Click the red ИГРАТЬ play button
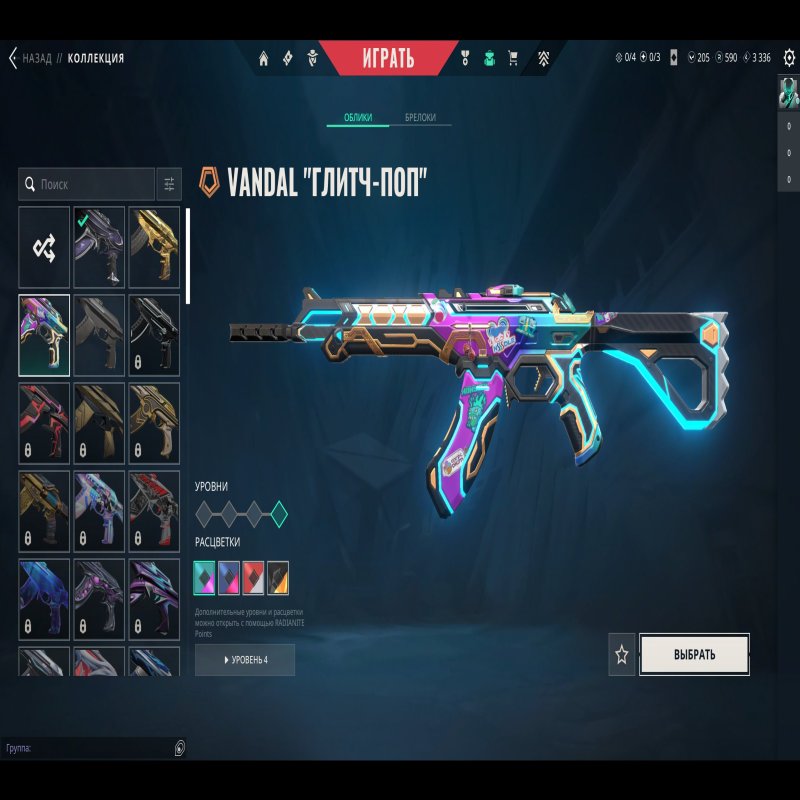800x800 pixels. tap(387, 58)
